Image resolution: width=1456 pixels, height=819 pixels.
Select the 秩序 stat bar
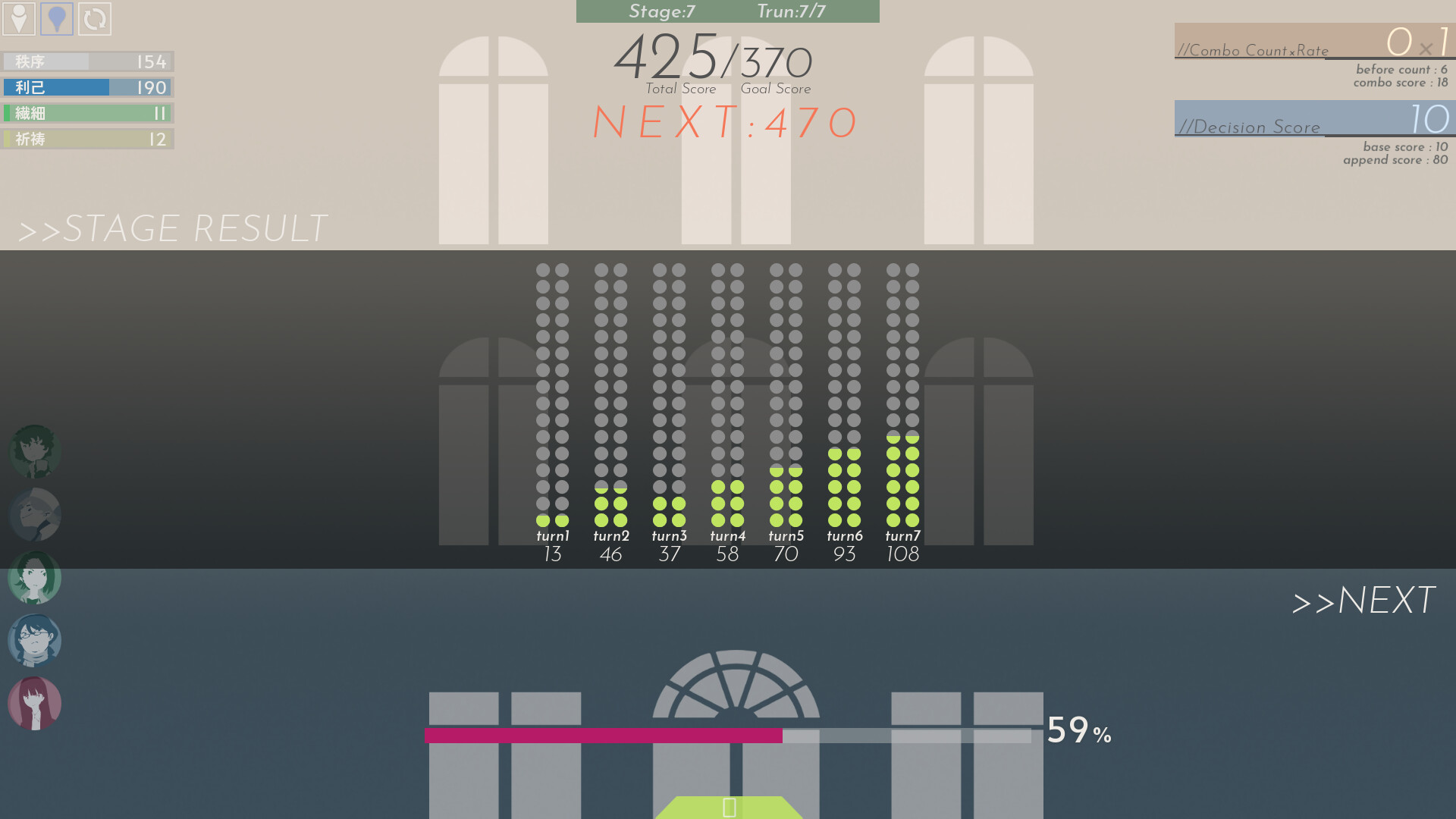tap(87, 61)
